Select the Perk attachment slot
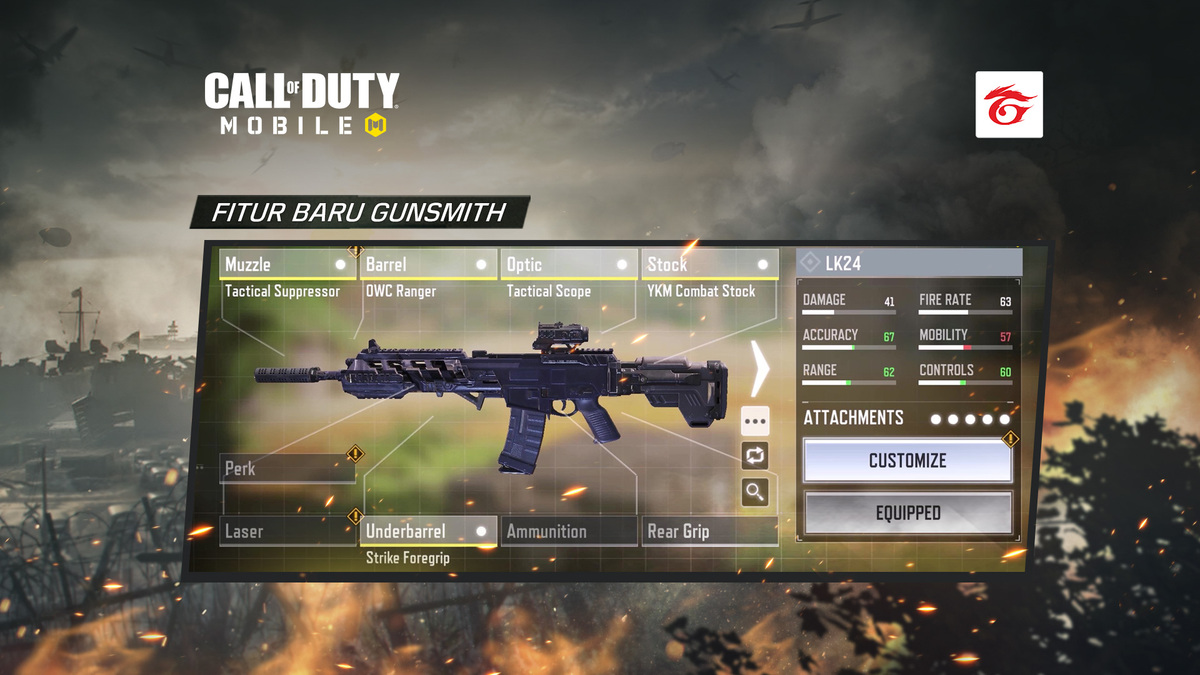The height and width of the screenshot is (675, 1200). (287, 468)
